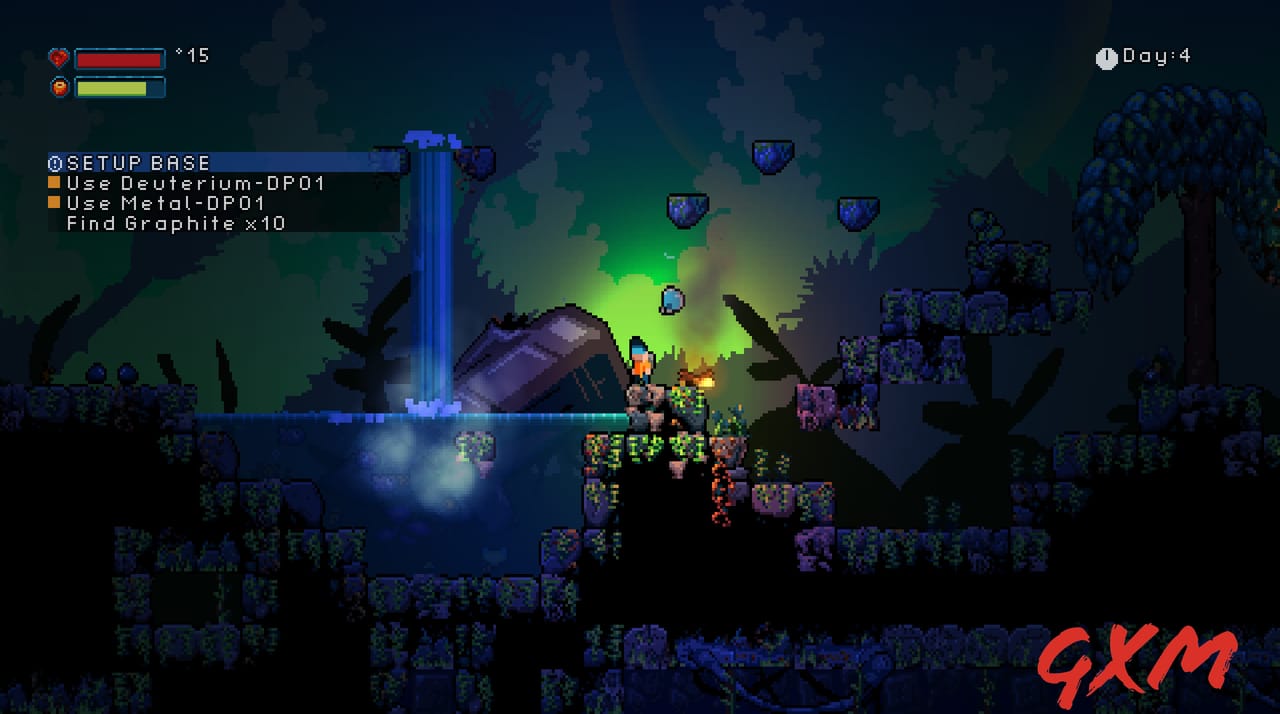This screenshot has width=1280, height=714.
Task: Click the Find Graphite x10 objective
Action: pyautogui.click(x=175, y=224)
